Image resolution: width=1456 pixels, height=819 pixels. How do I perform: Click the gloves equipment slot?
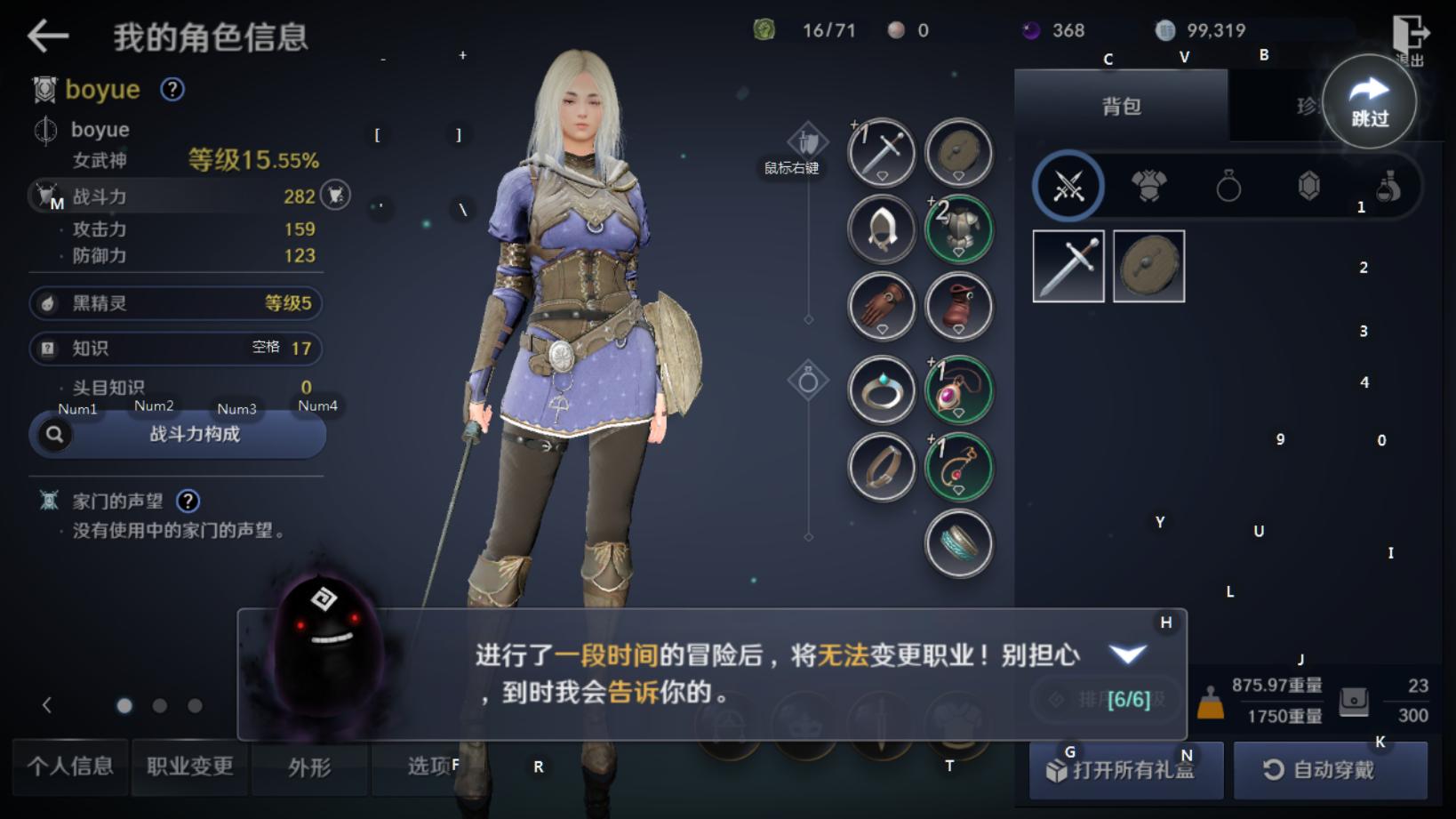(x=881, y=306)
